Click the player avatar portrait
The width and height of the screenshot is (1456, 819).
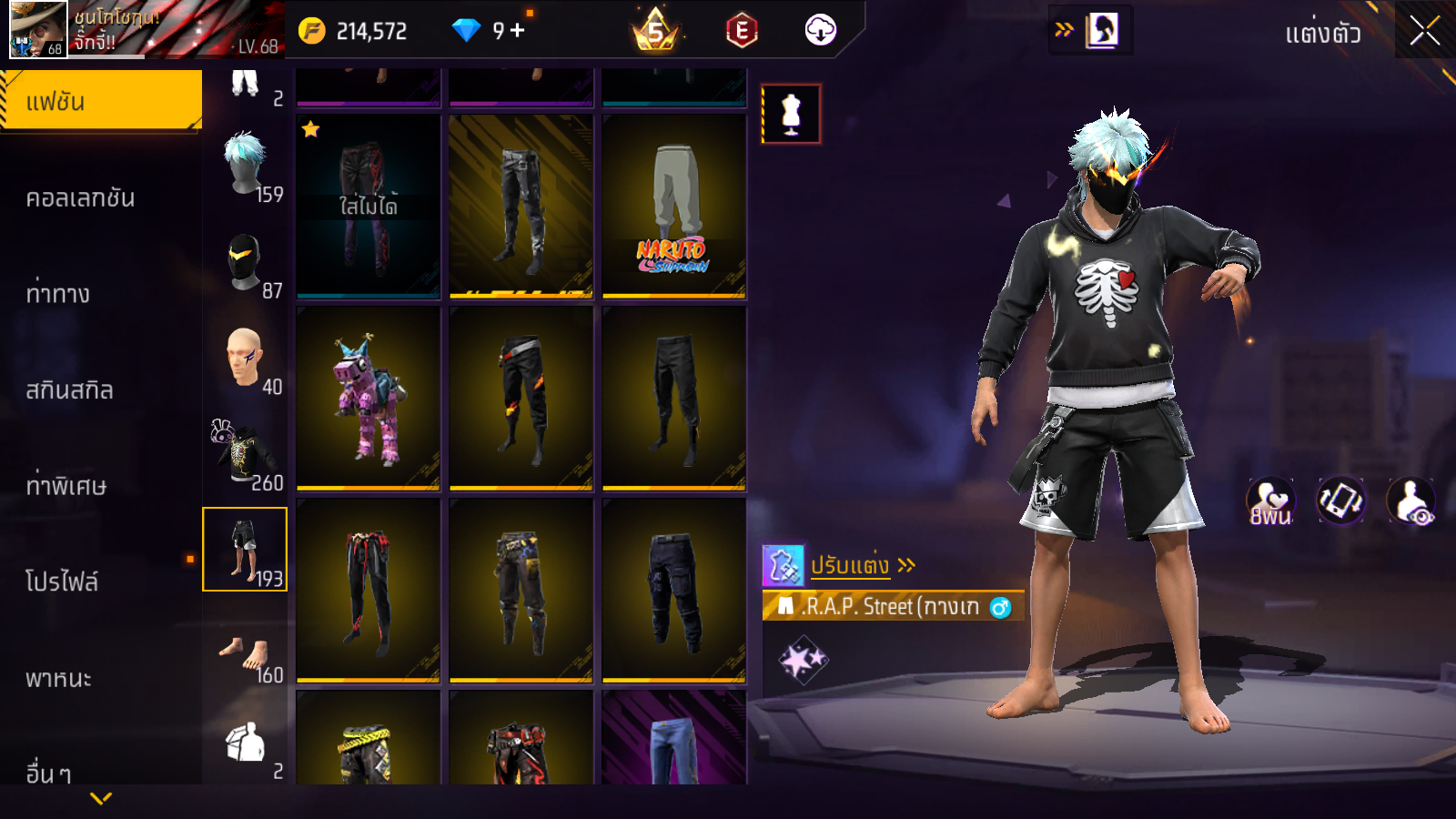(37, 30)
